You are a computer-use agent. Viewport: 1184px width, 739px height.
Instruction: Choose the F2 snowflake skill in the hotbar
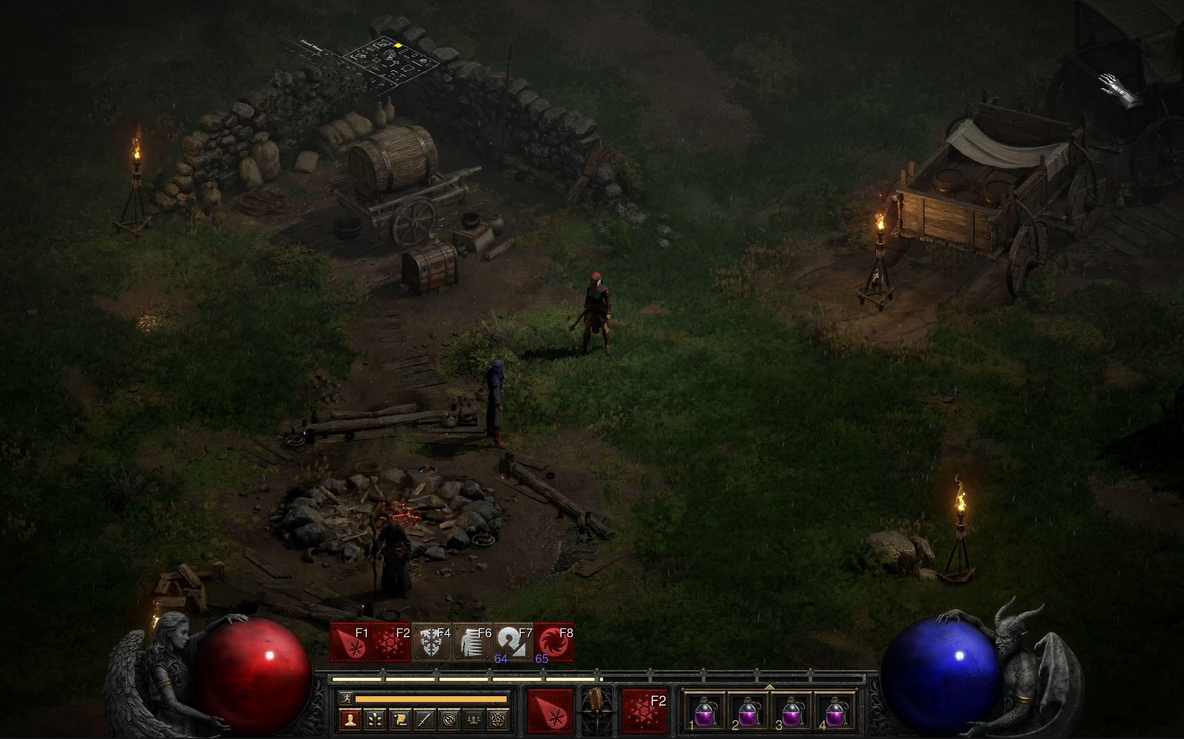coord(391,643)
